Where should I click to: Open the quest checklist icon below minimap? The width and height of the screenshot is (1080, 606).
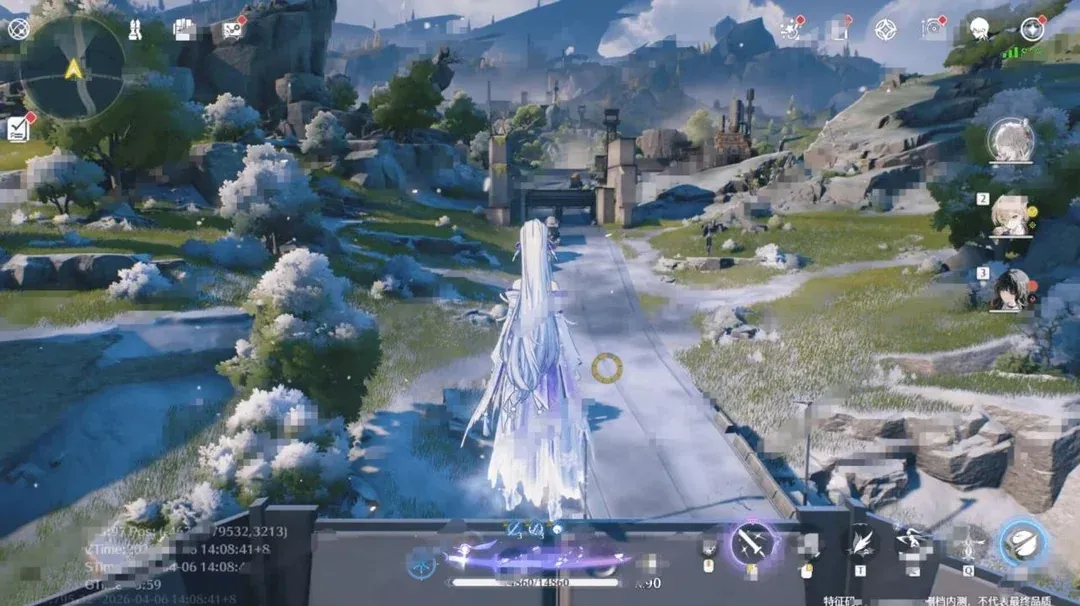[18, 127]
